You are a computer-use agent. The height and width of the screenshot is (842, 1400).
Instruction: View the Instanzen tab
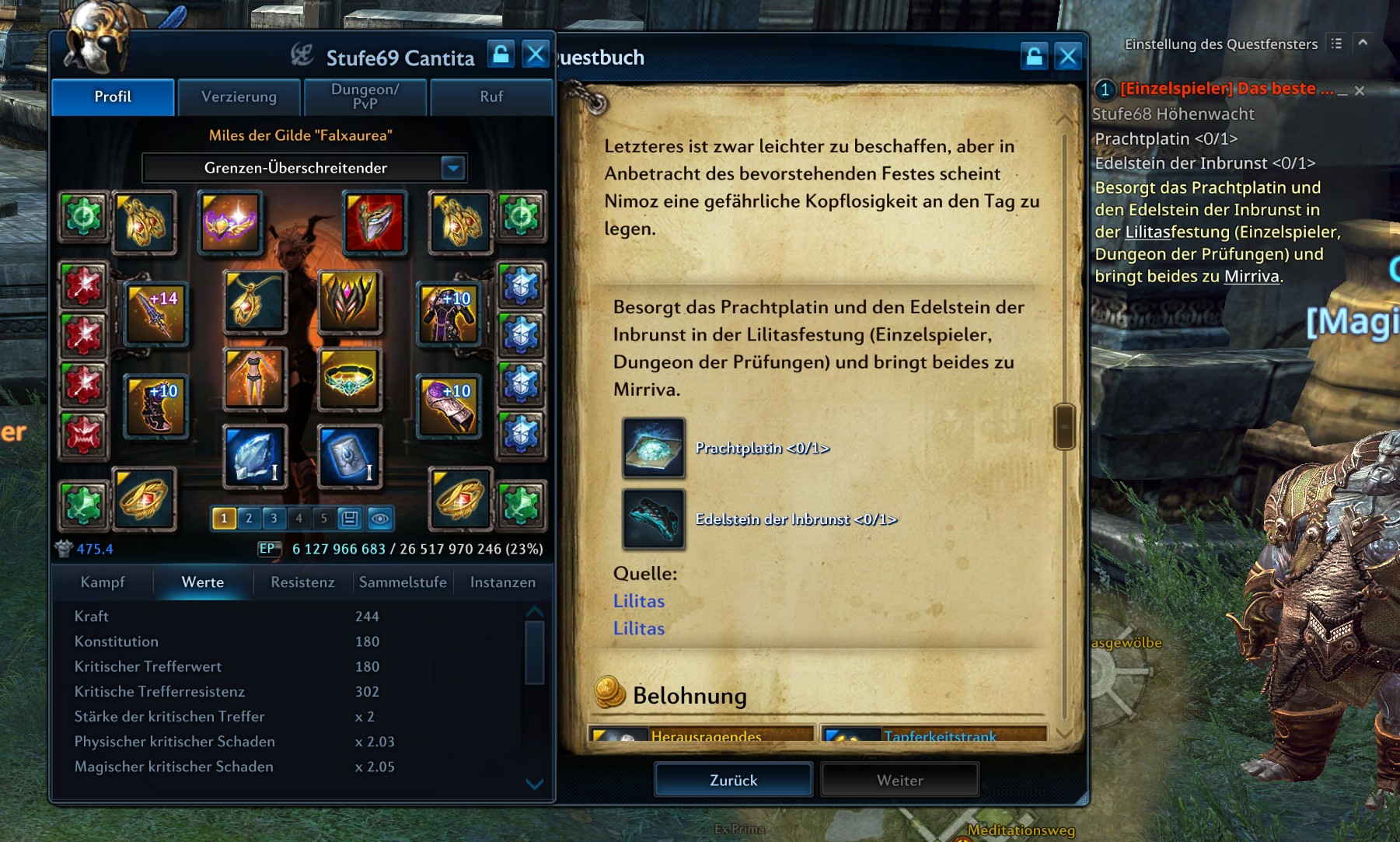(502, 582)
